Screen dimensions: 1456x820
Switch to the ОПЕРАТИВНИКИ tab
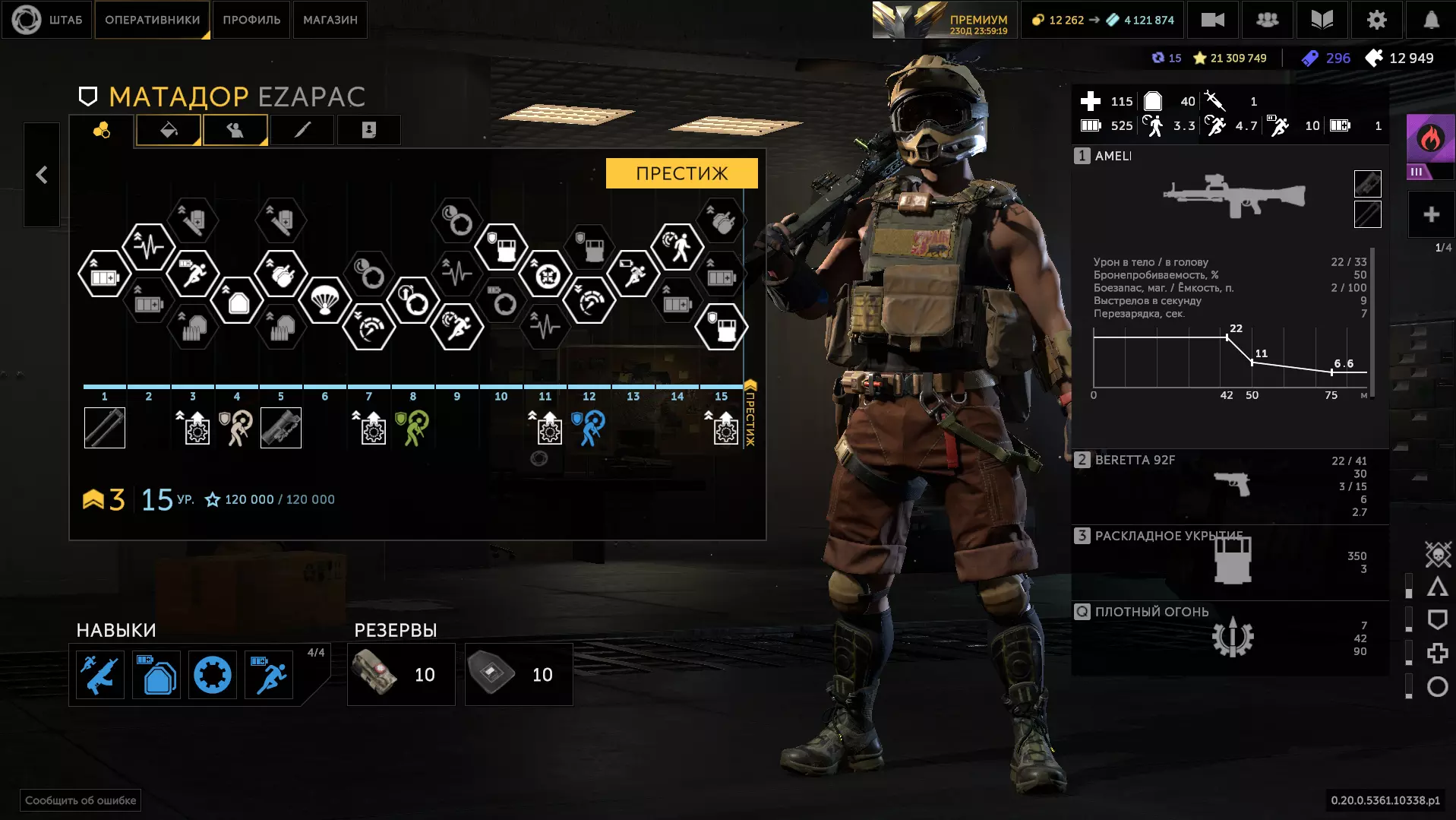(152, 20)
